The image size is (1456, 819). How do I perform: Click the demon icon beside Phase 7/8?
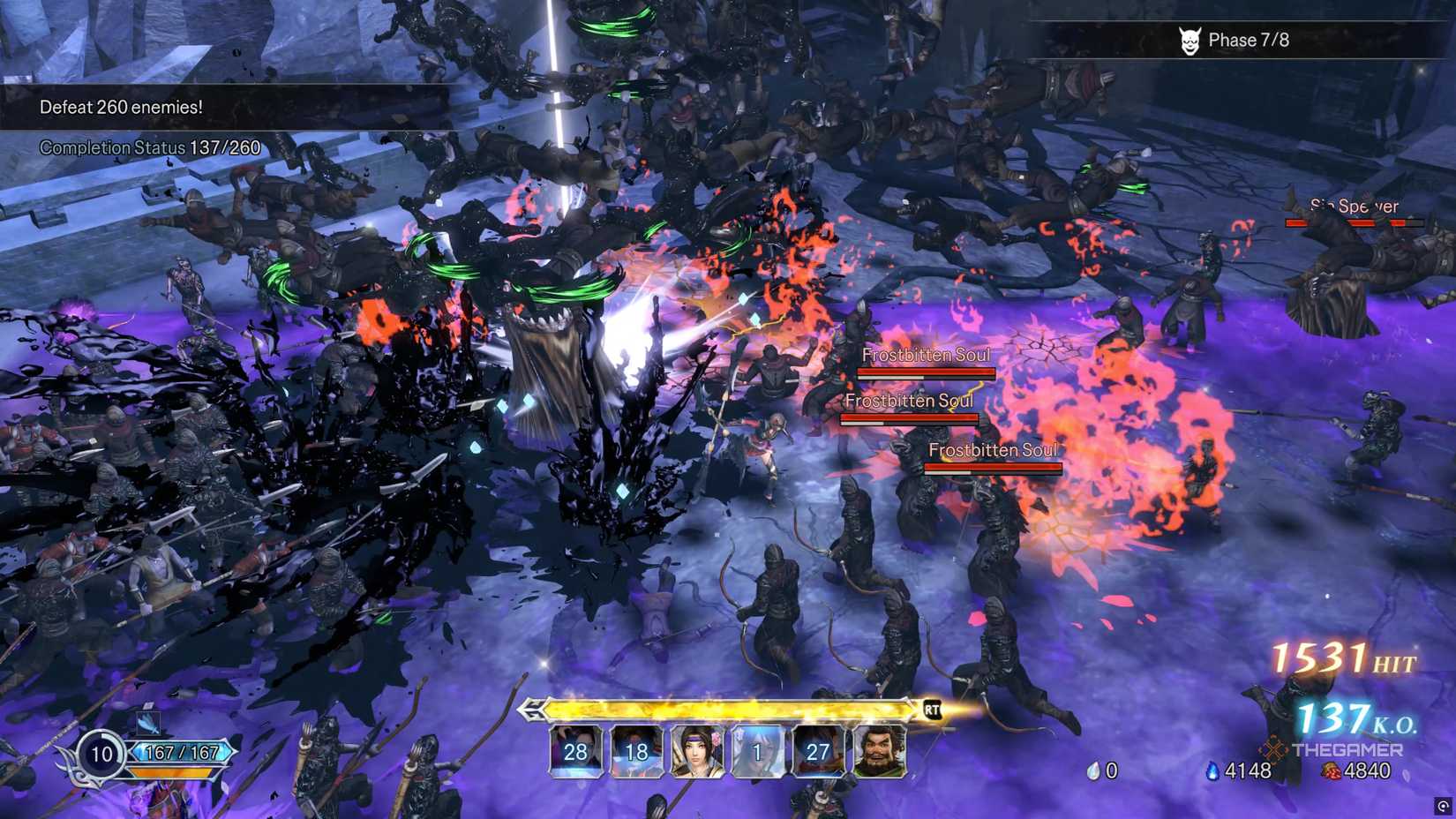click(x=1190, y=40)
